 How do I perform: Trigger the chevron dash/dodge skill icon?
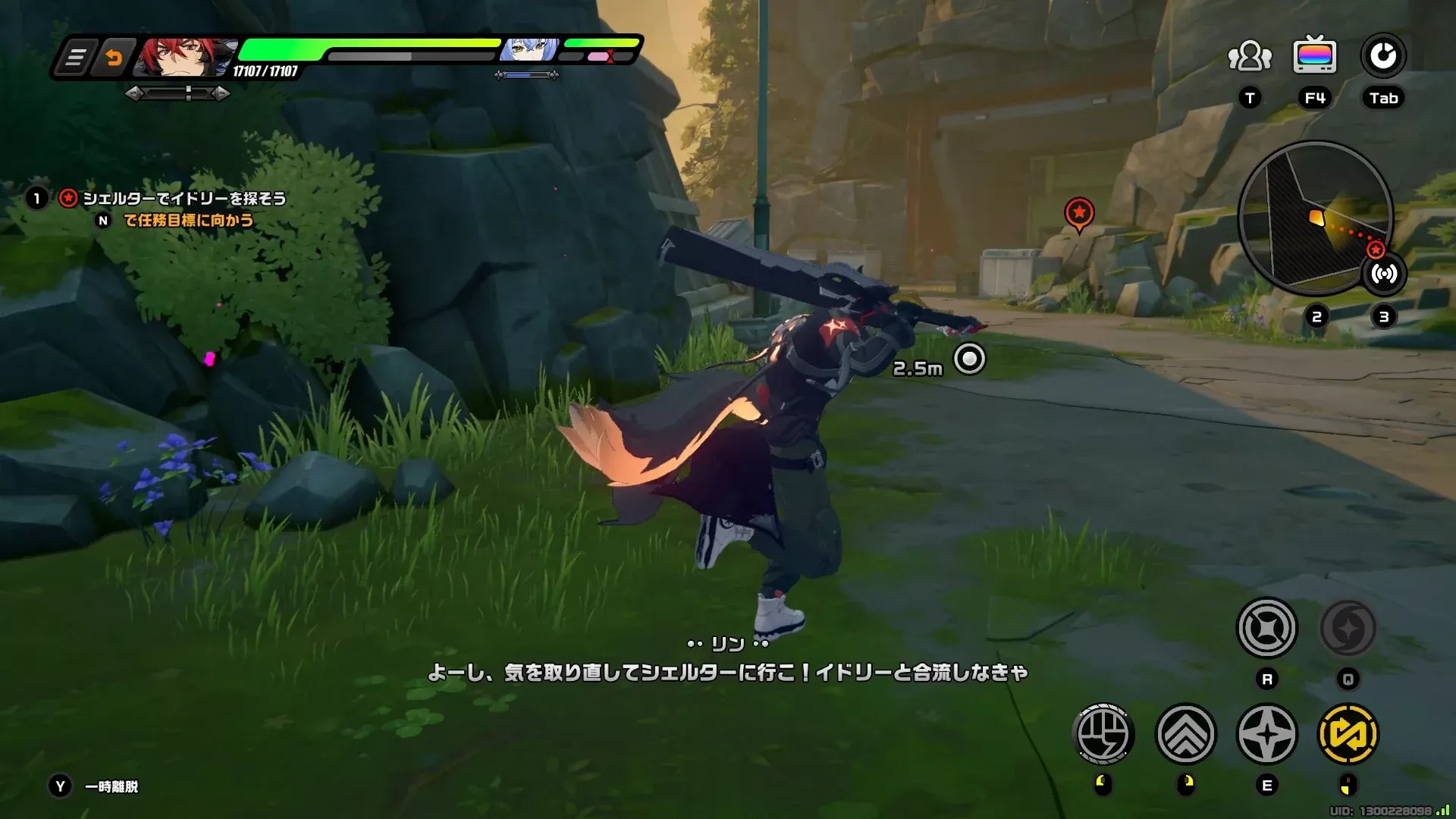pos(1186,733)
